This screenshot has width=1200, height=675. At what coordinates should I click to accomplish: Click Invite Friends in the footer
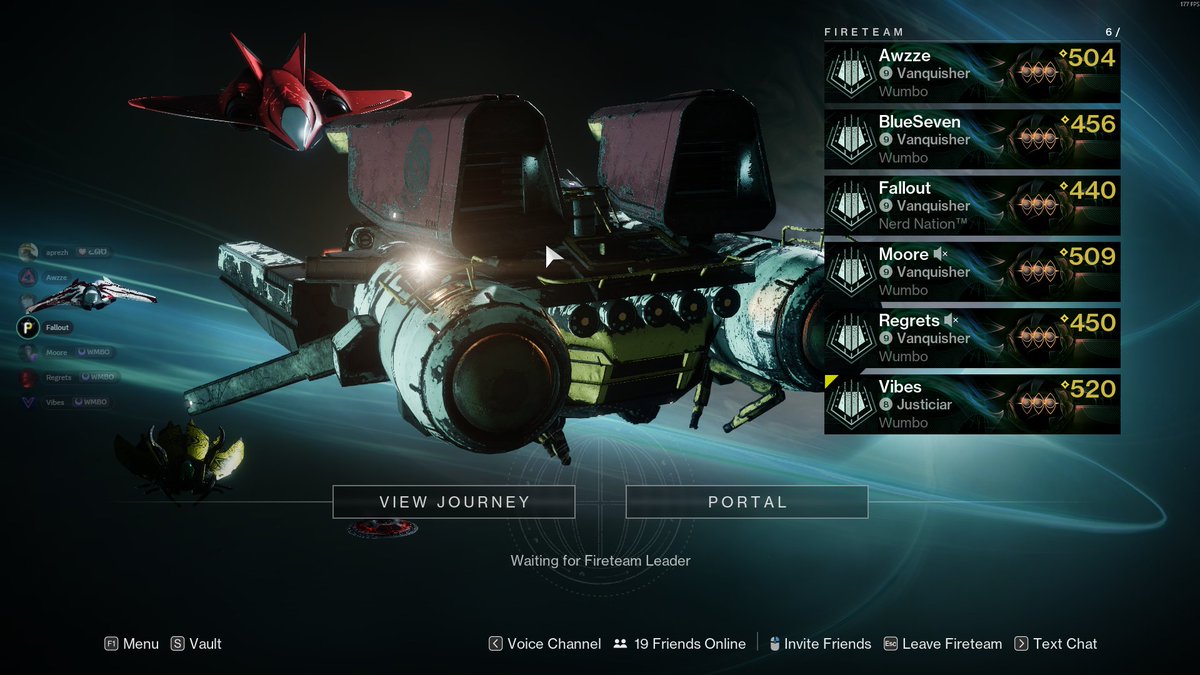click(819, 644)
